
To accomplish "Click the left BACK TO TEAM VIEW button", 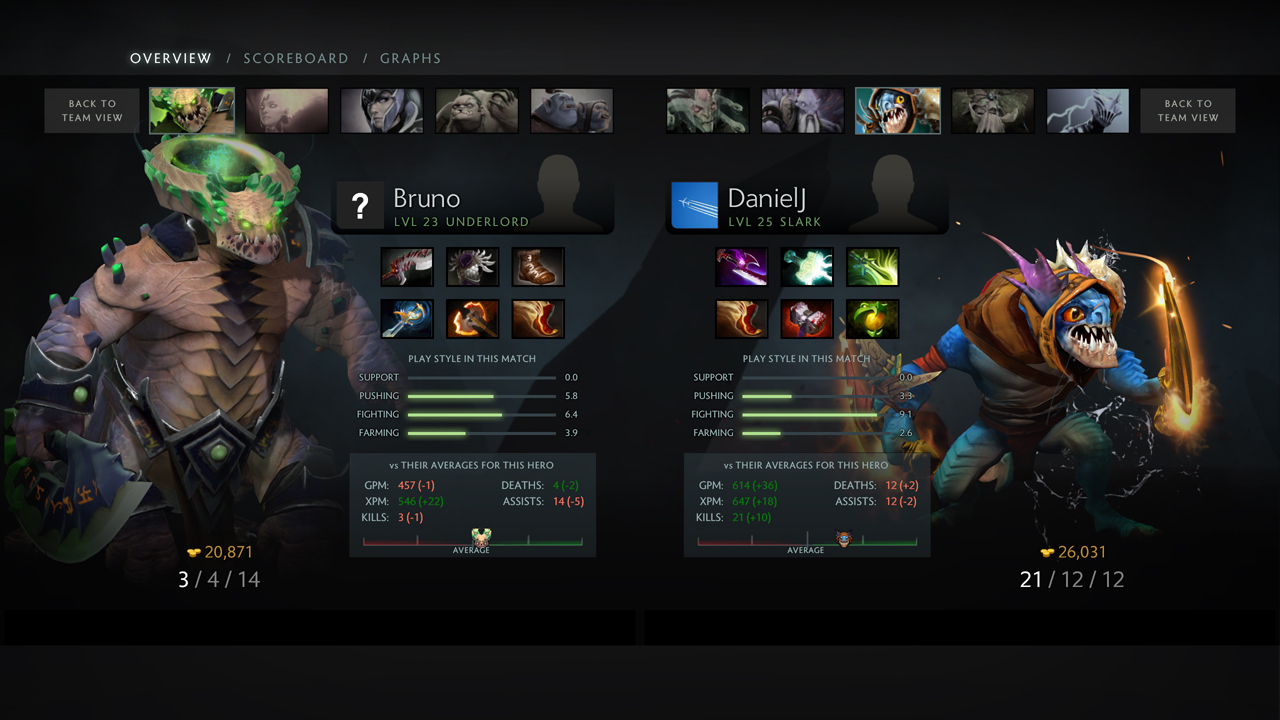I will 91,110.
